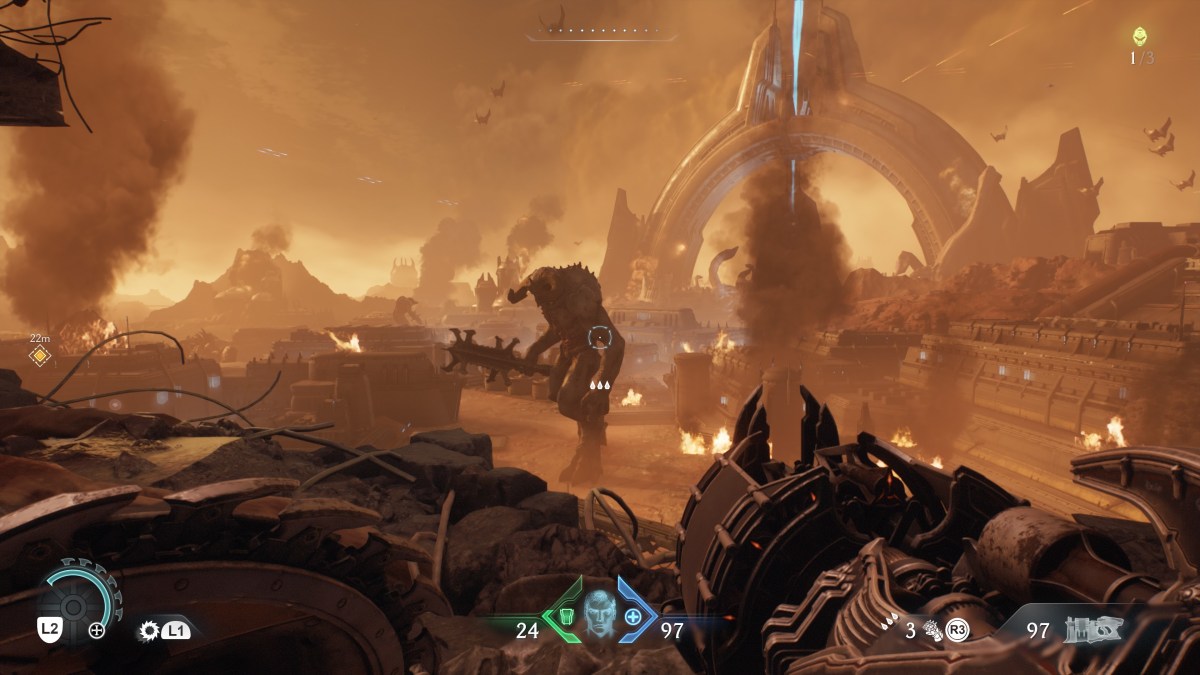Click the green helmet extra-lives icon

[x=1140, y=37]
